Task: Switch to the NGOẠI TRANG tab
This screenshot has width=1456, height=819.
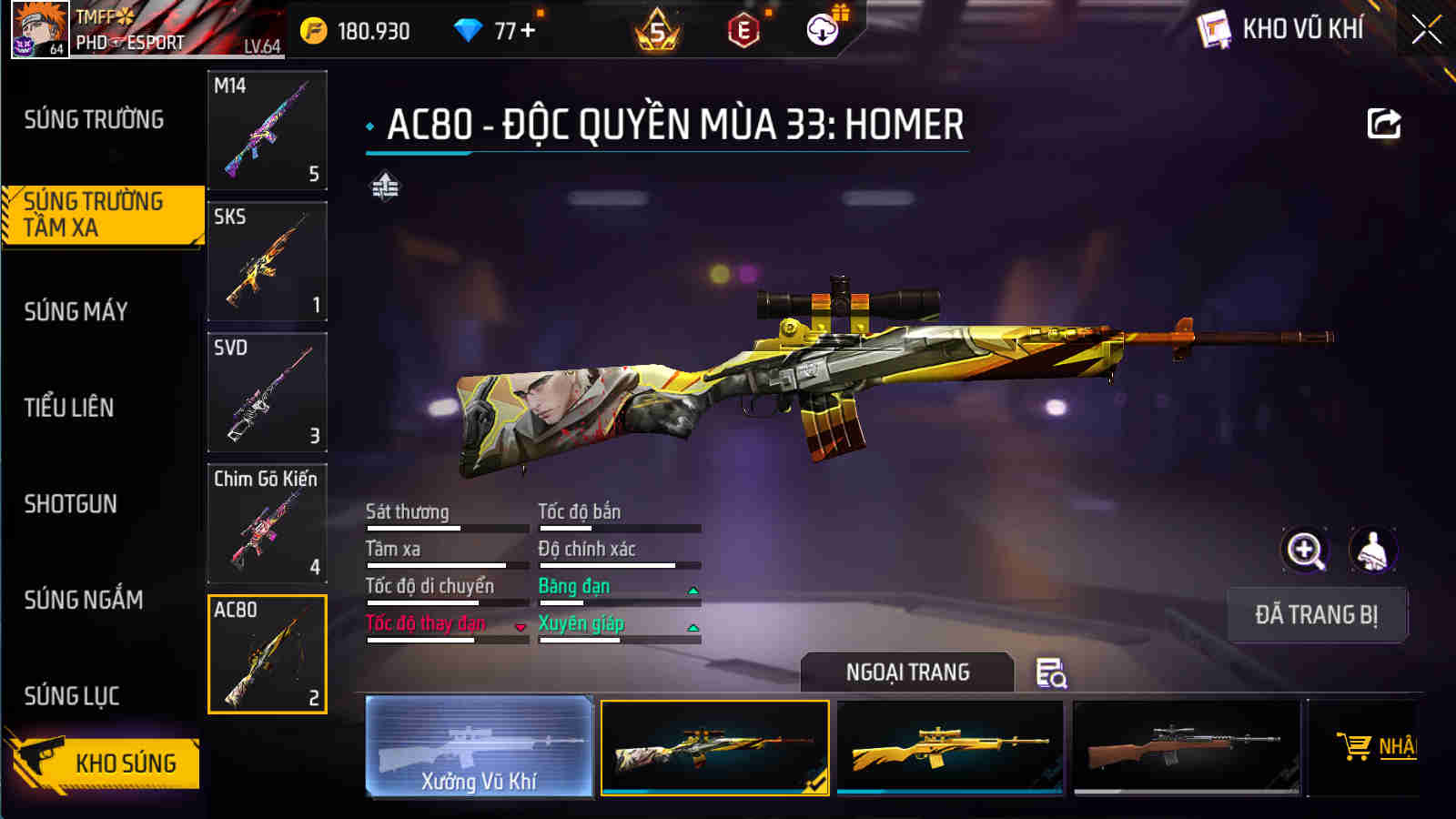Action: click(x=906, y=673)
